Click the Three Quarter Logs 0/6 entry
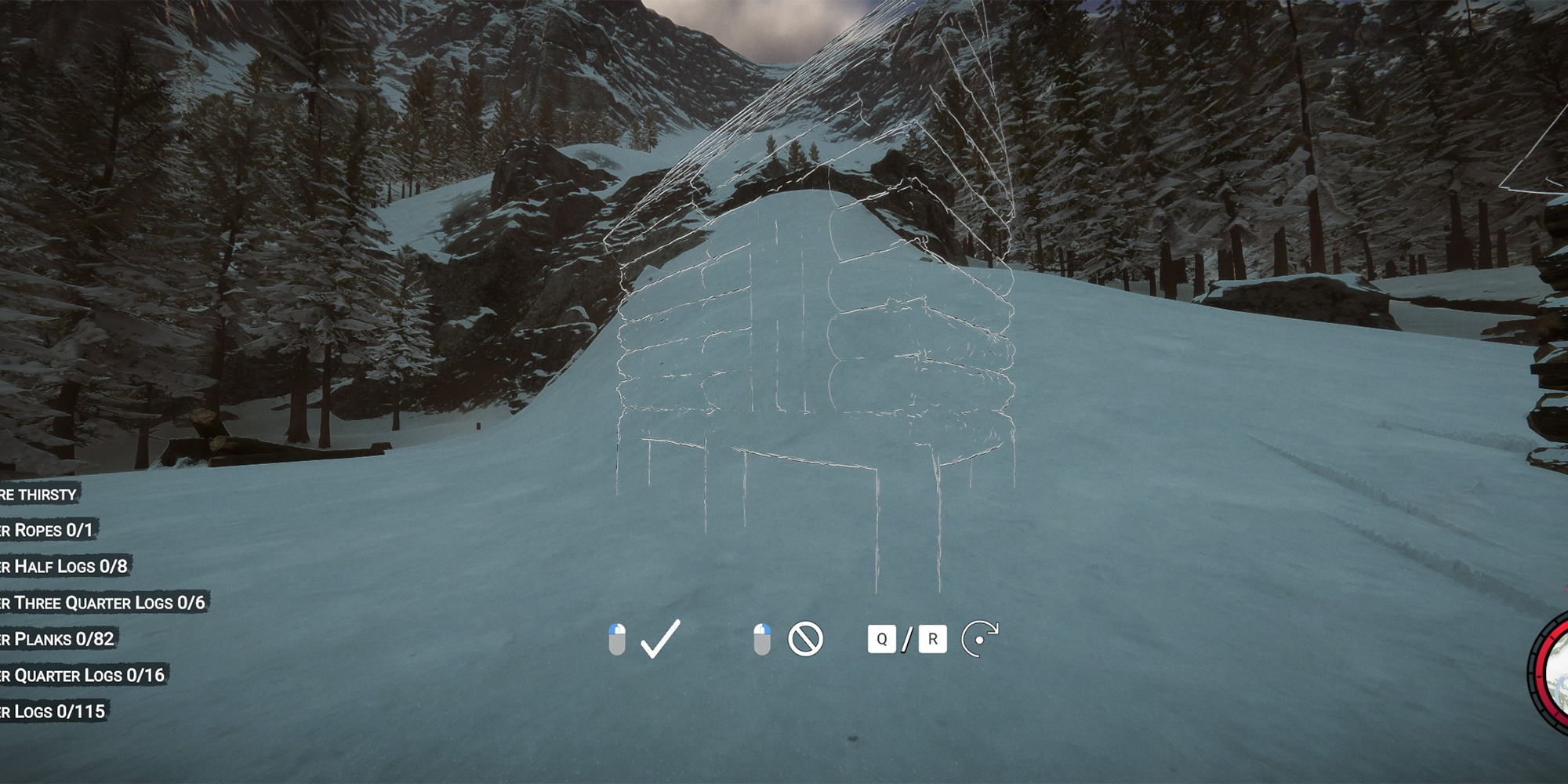This screenshot has width=1568, height=784. coord(102,602)
